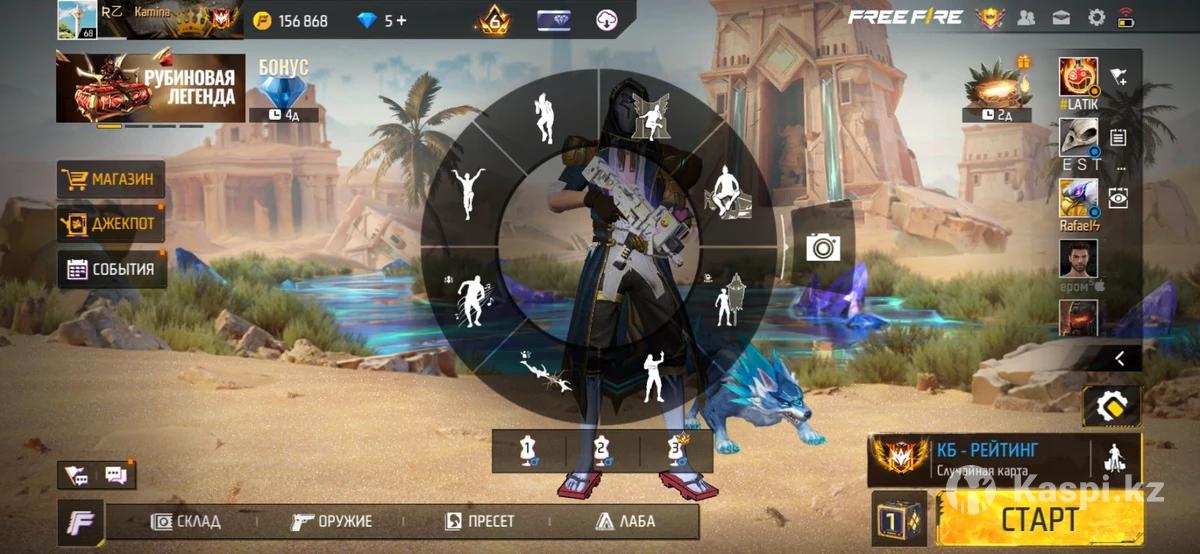Choose outfit preset number 1
The image size is (1200, 554).
coord(528,451)
